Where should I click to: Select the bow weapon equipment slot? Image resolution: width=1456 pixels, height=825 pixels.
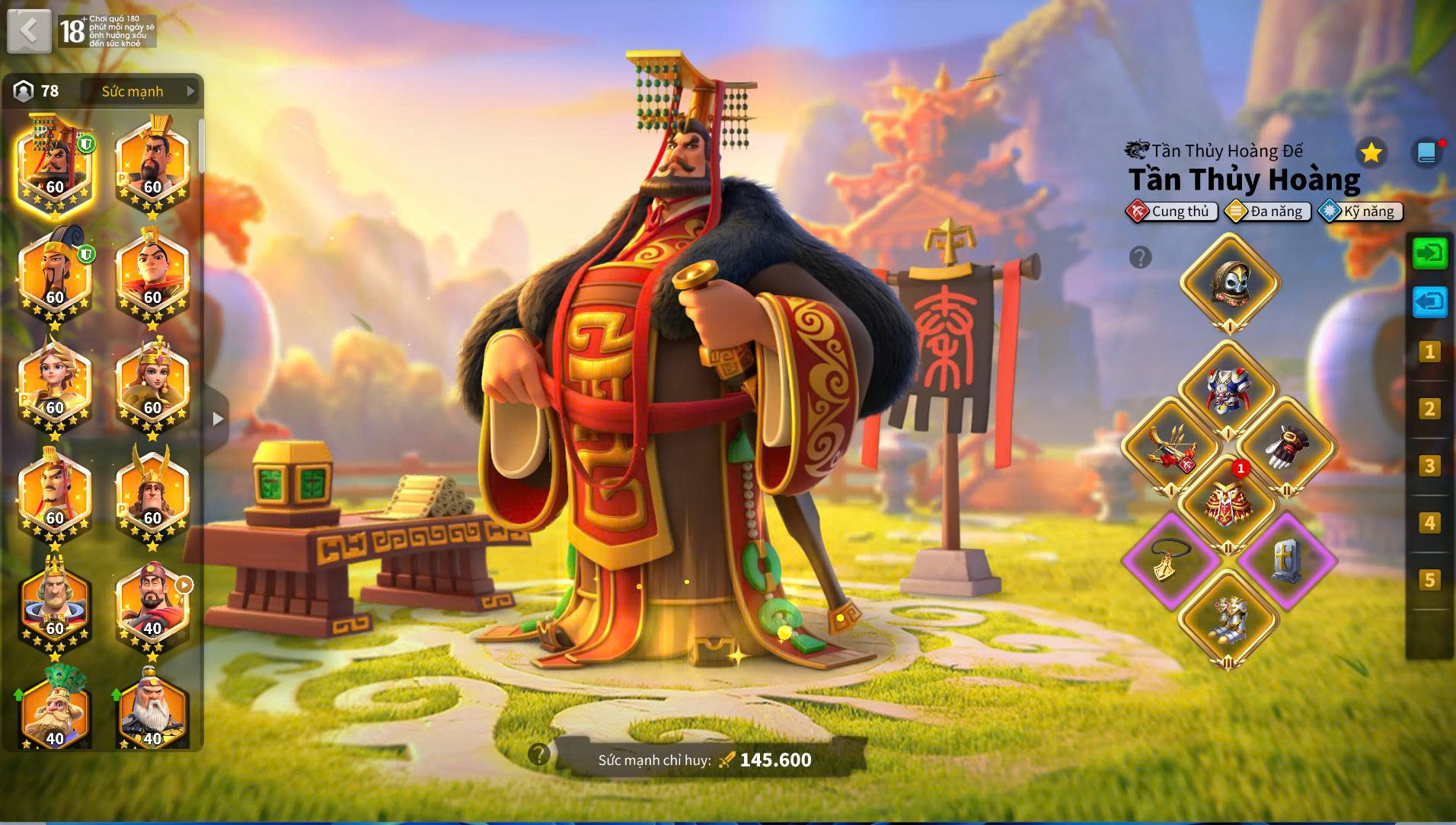coord(1170,447)
